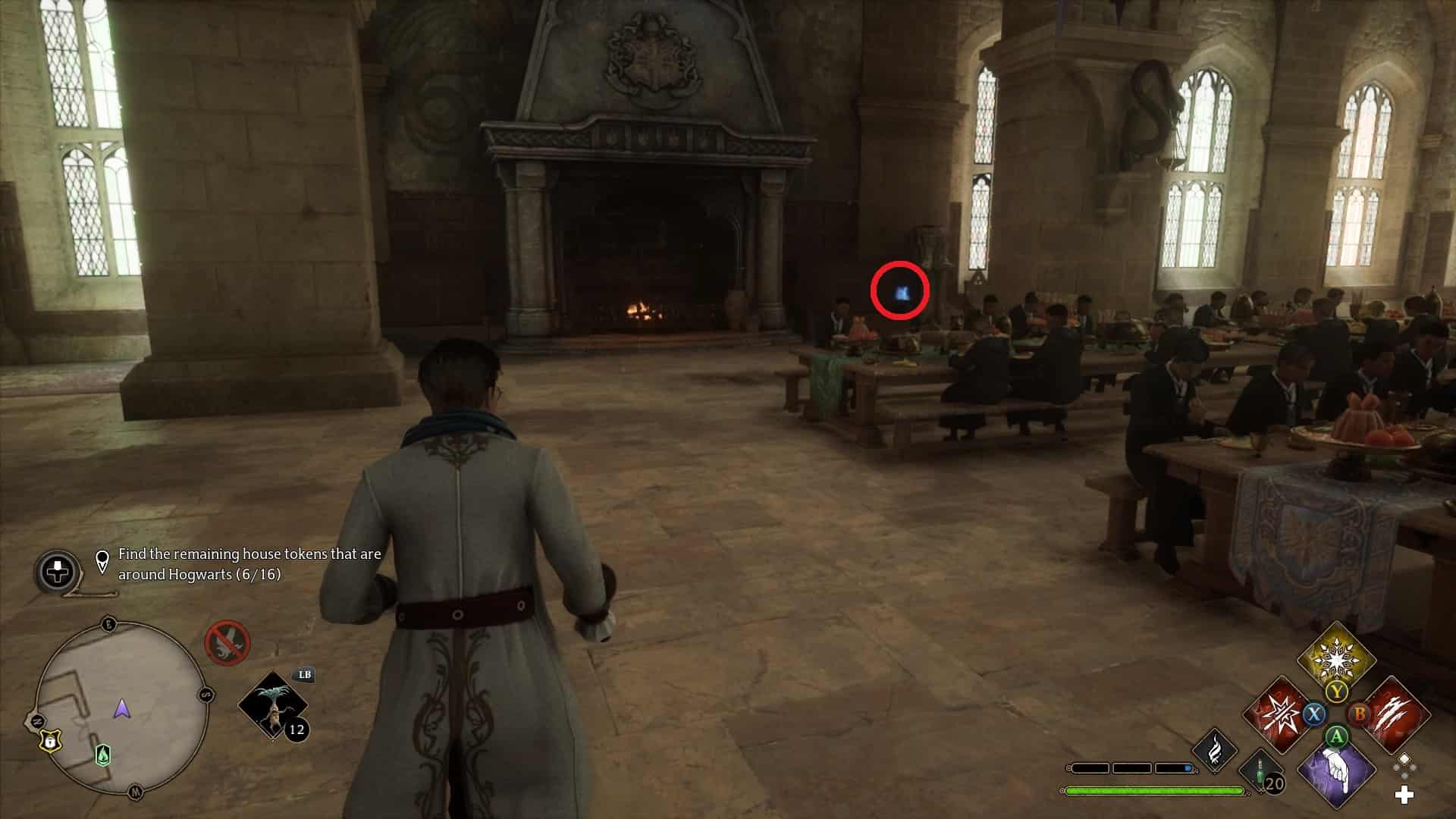Viewport: 1456px width, 819px height.
Task: Select the Mandrake item slot
Action: [x=273, y=705]
